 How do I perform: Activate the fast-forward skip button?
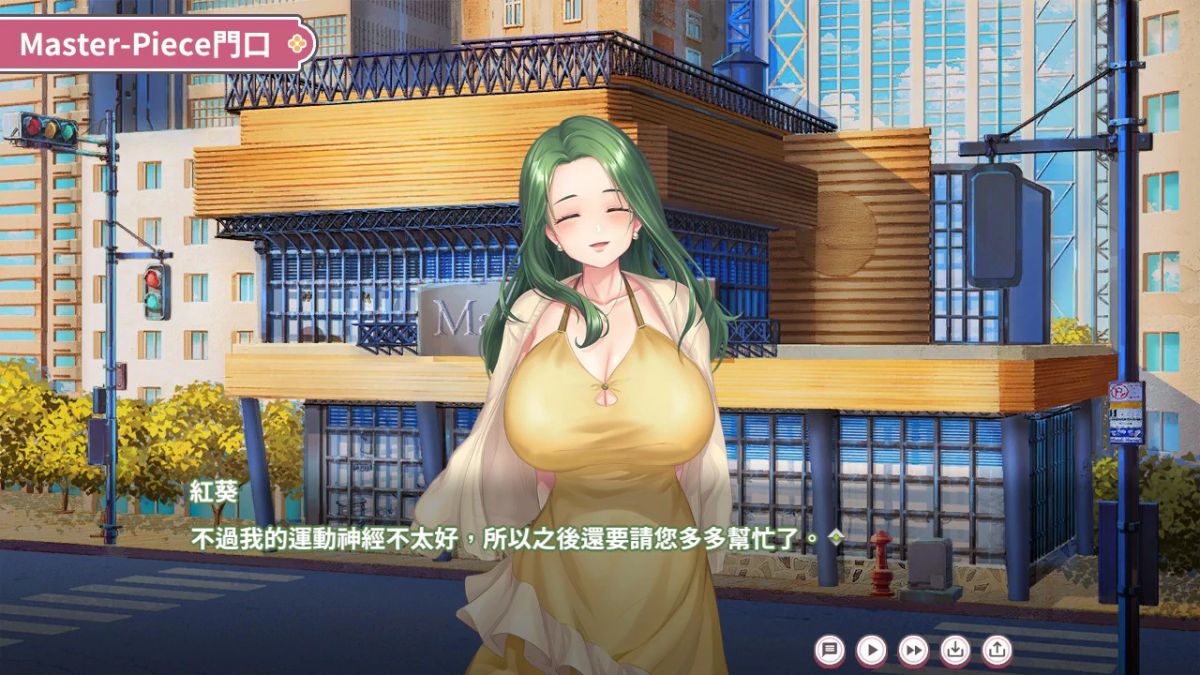(x=913, y=651)
